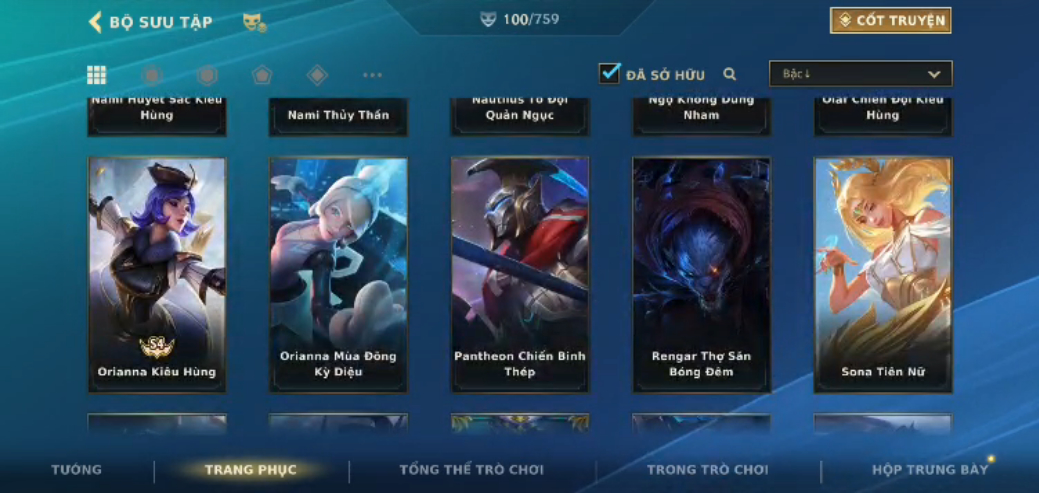1039x493 pixels.
Task: Open the Bậc sort dropdown
Action: click(x=860, y=74)
